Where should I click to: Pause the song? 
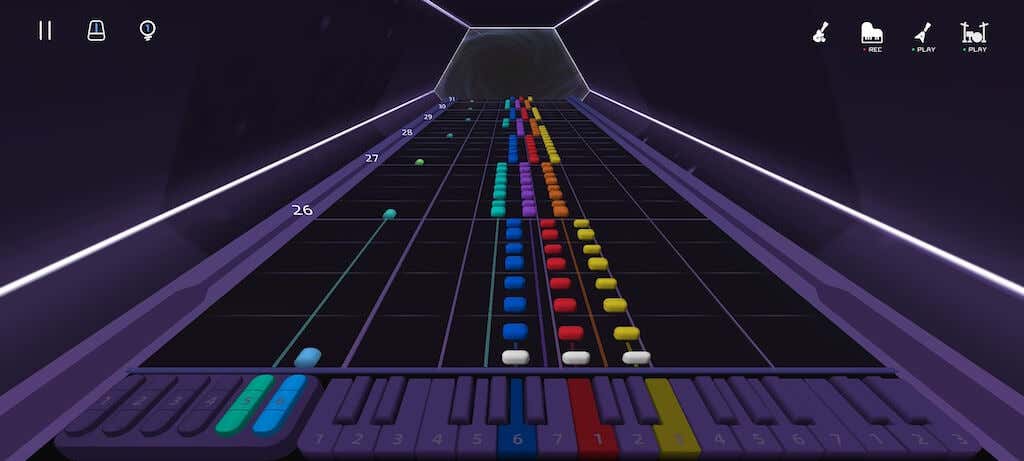(x=45, y=30)
